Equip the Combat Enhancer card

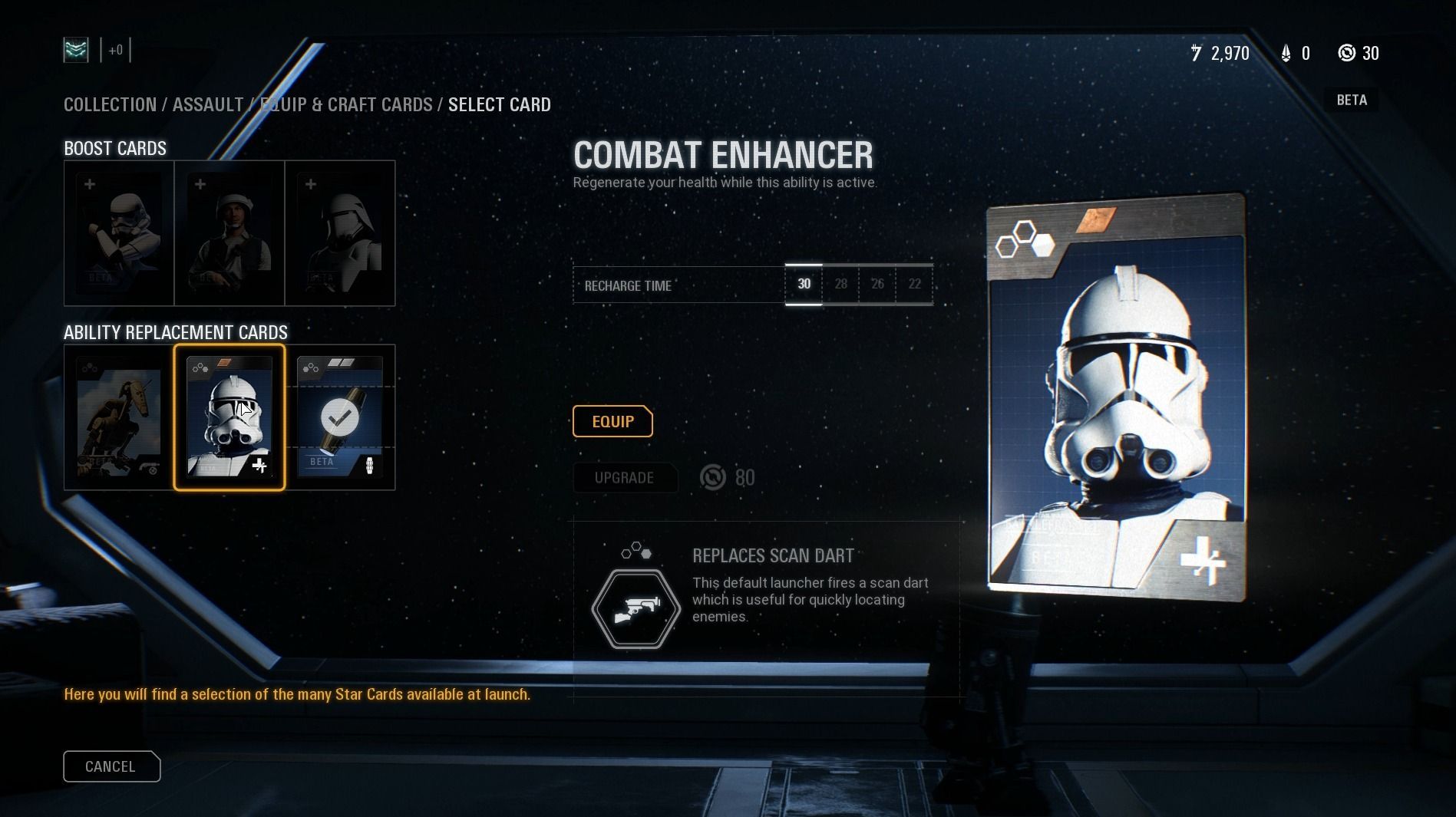tap(612, 421)
